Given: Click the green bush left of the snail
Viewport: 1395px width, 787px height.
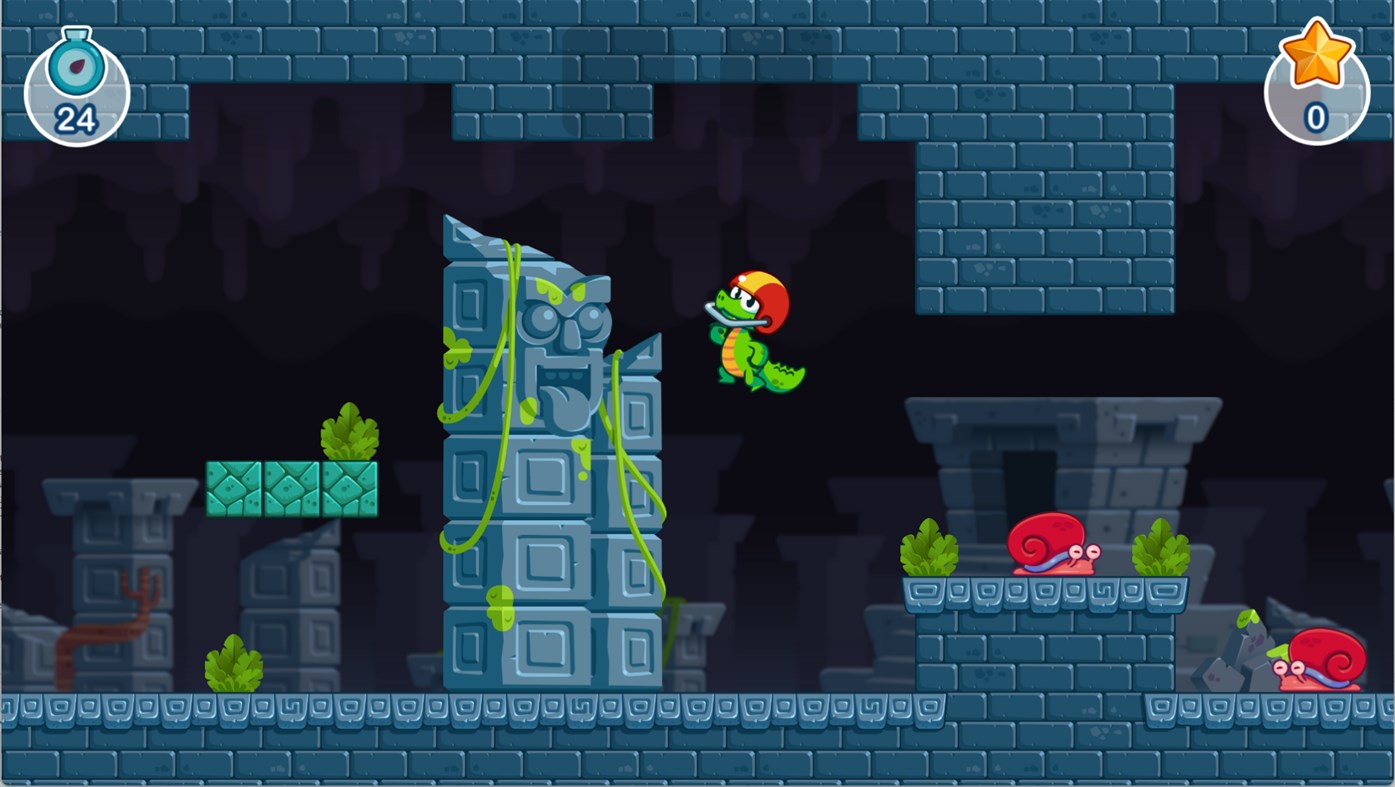Looking at the screenshot, I should pyautogui.click(x=930, y=545).
